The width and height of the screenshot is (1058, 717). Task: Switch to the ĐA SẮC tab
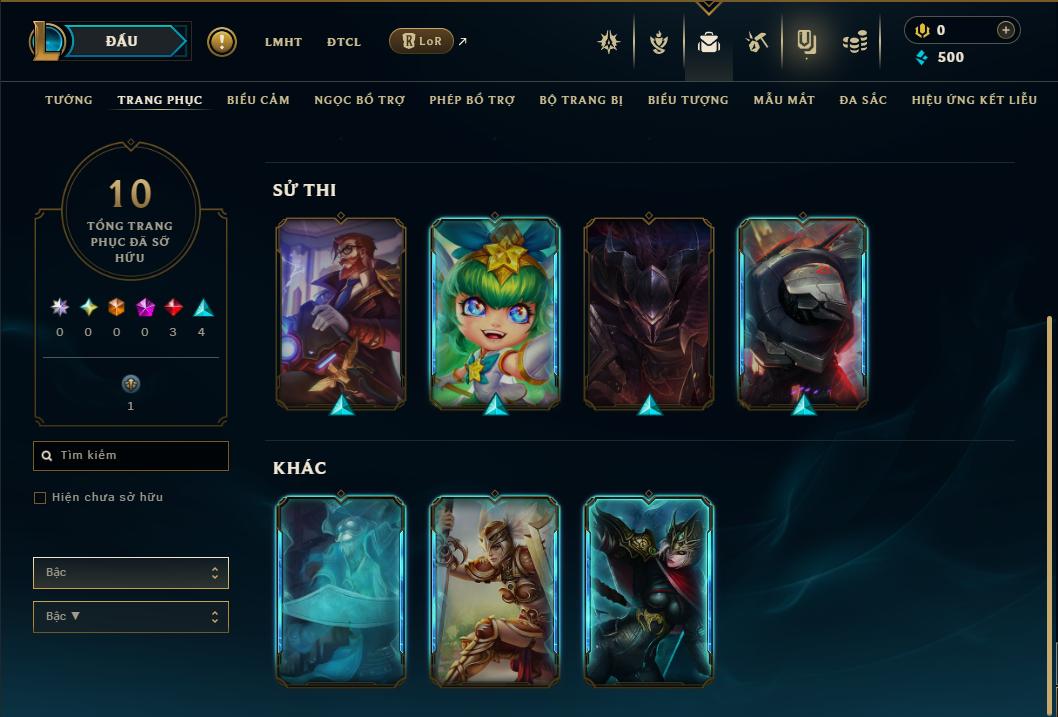point(863,100)
